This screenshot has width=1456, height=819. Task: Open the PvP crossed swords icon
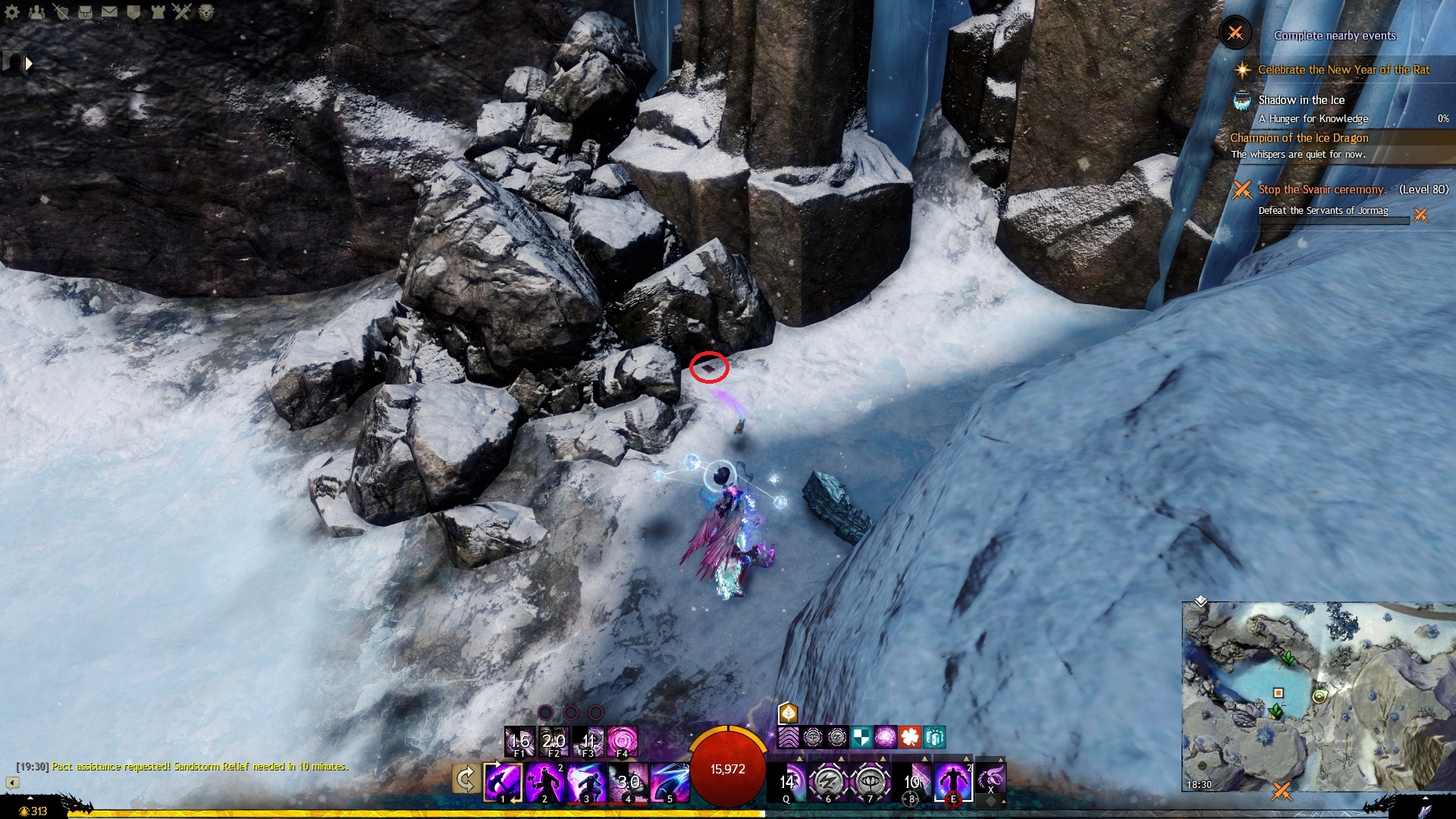(x=182, y=12)
